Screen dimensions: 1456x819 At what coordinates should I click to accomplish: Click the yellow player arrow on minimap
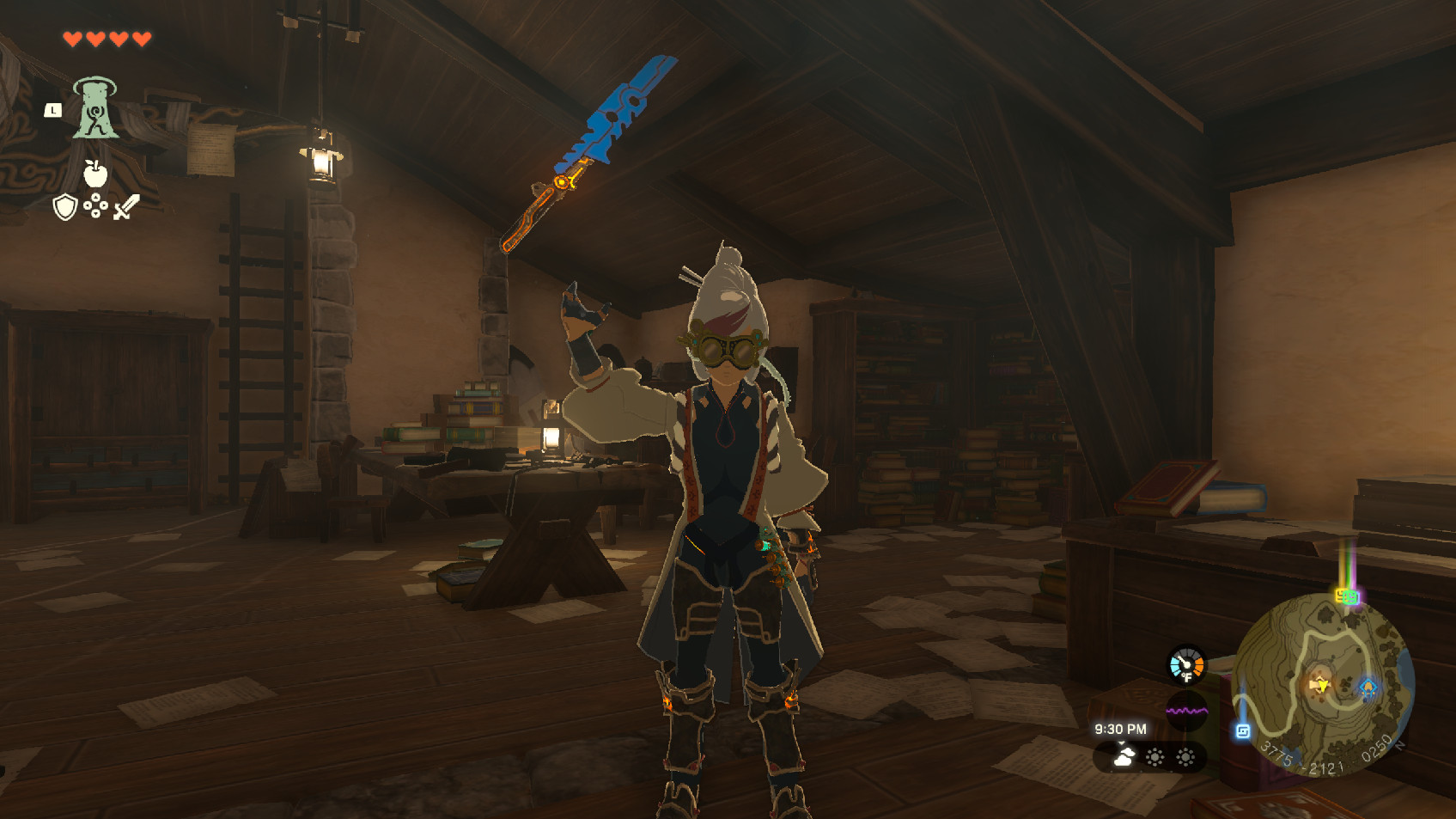click(1323, 684)
